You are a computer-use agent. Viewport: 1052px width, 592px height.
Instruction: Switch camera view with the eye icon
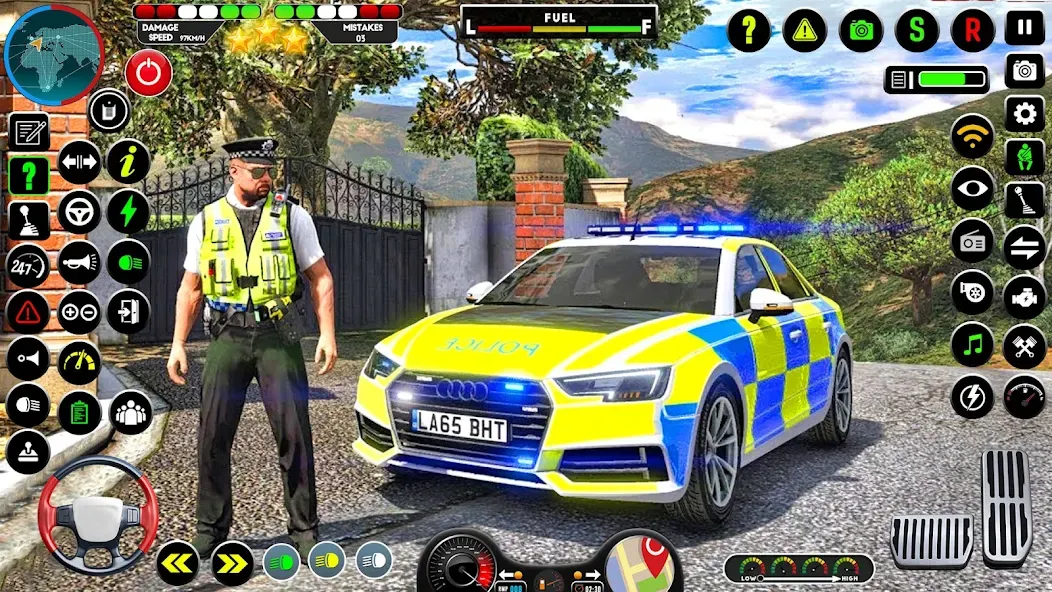pyautogui.click(x=972, y=188)
